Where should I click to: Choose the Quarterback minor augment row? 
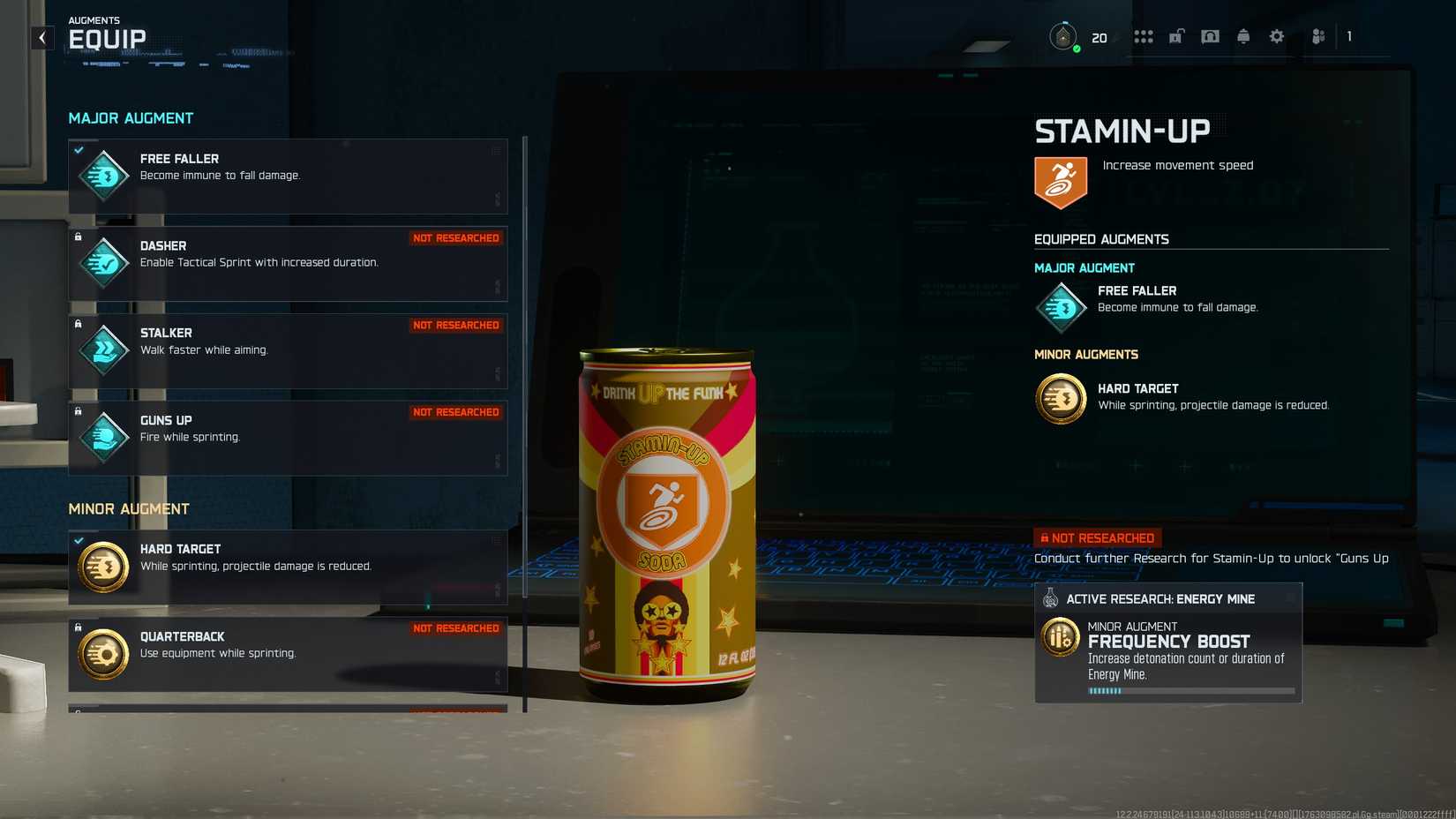pos(288,654)
